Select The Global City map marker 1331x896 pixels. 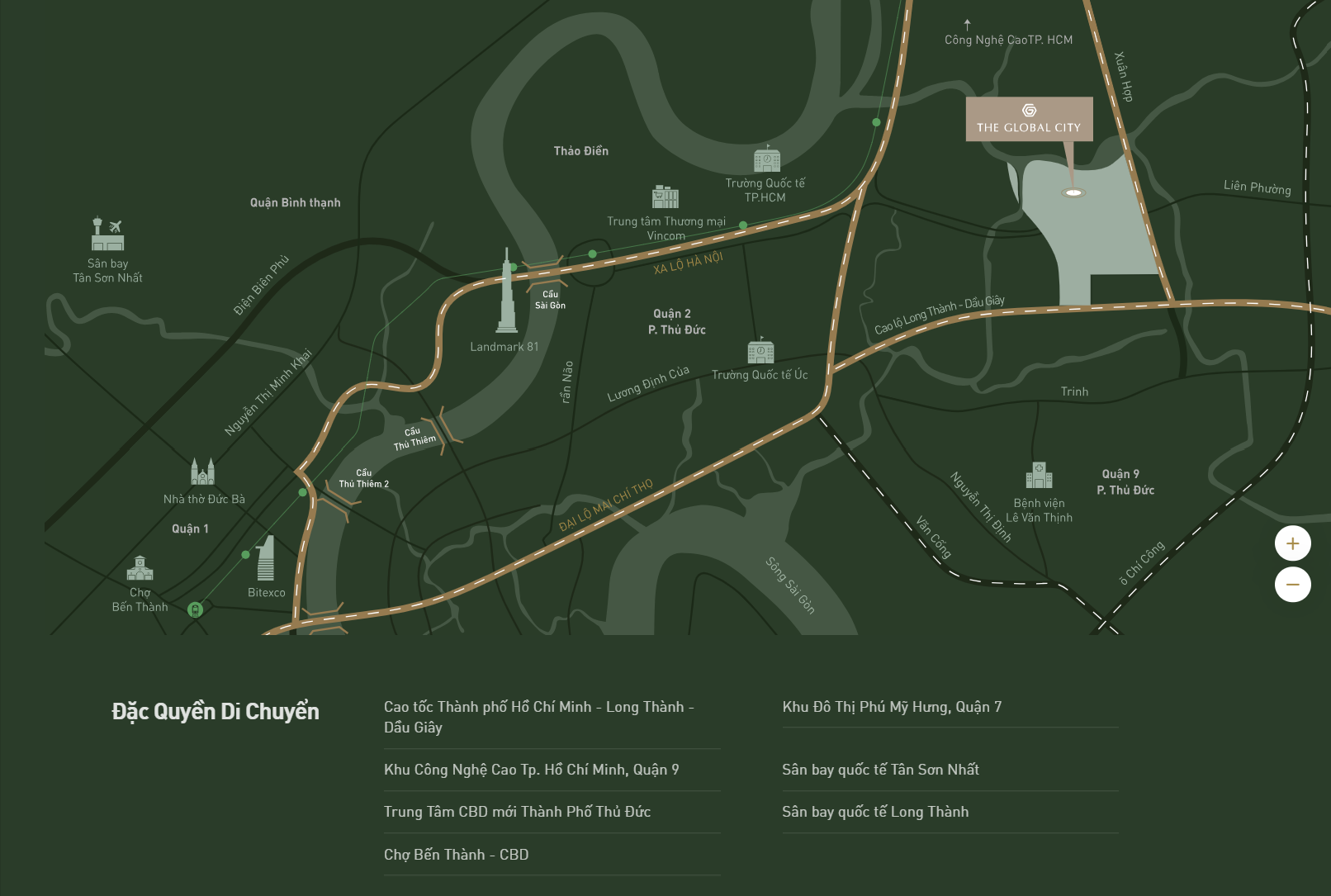(1029, 120)
